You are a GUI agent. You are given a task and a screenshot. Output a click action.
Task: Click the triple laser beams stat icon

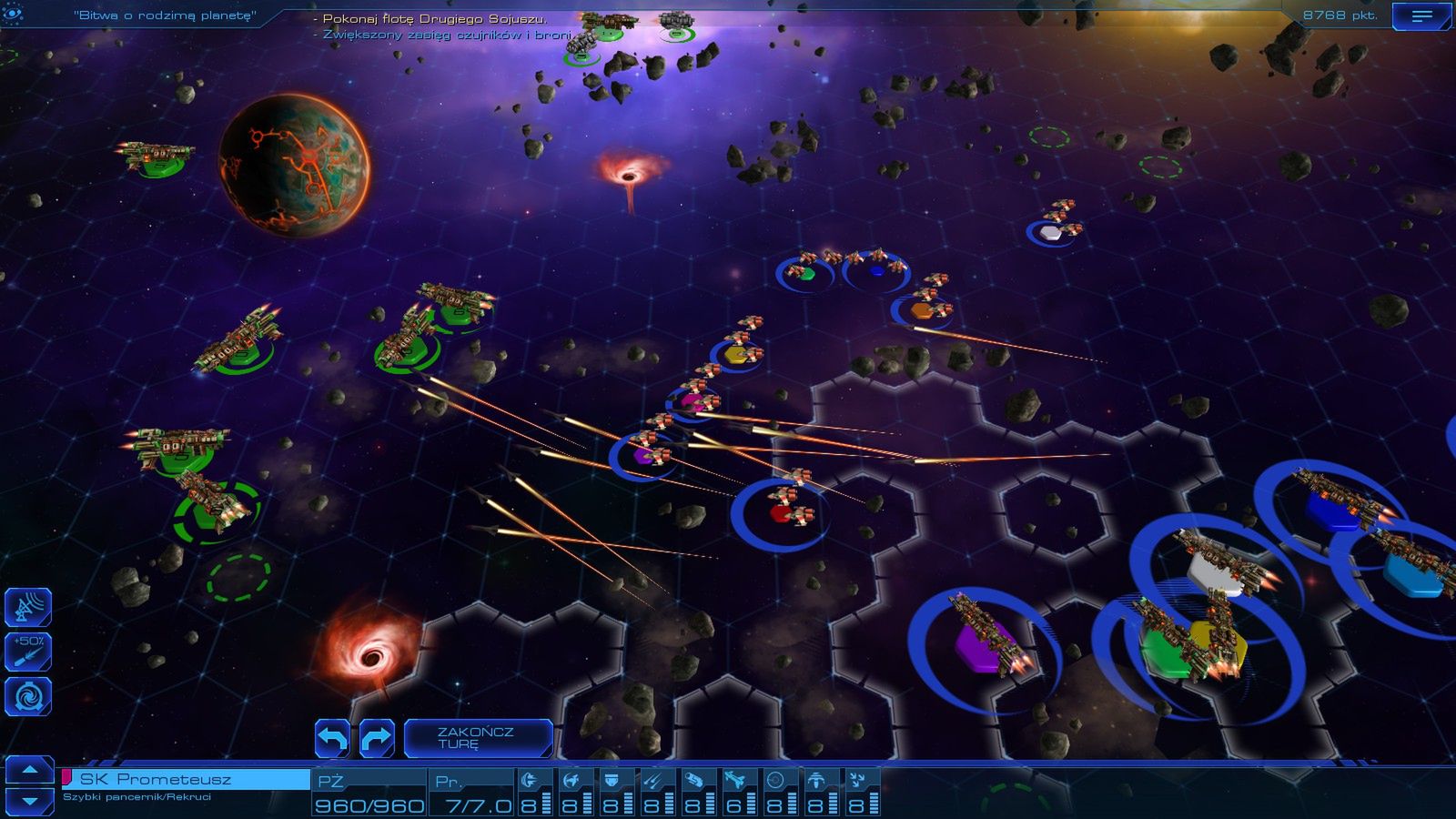pos(652,778)
